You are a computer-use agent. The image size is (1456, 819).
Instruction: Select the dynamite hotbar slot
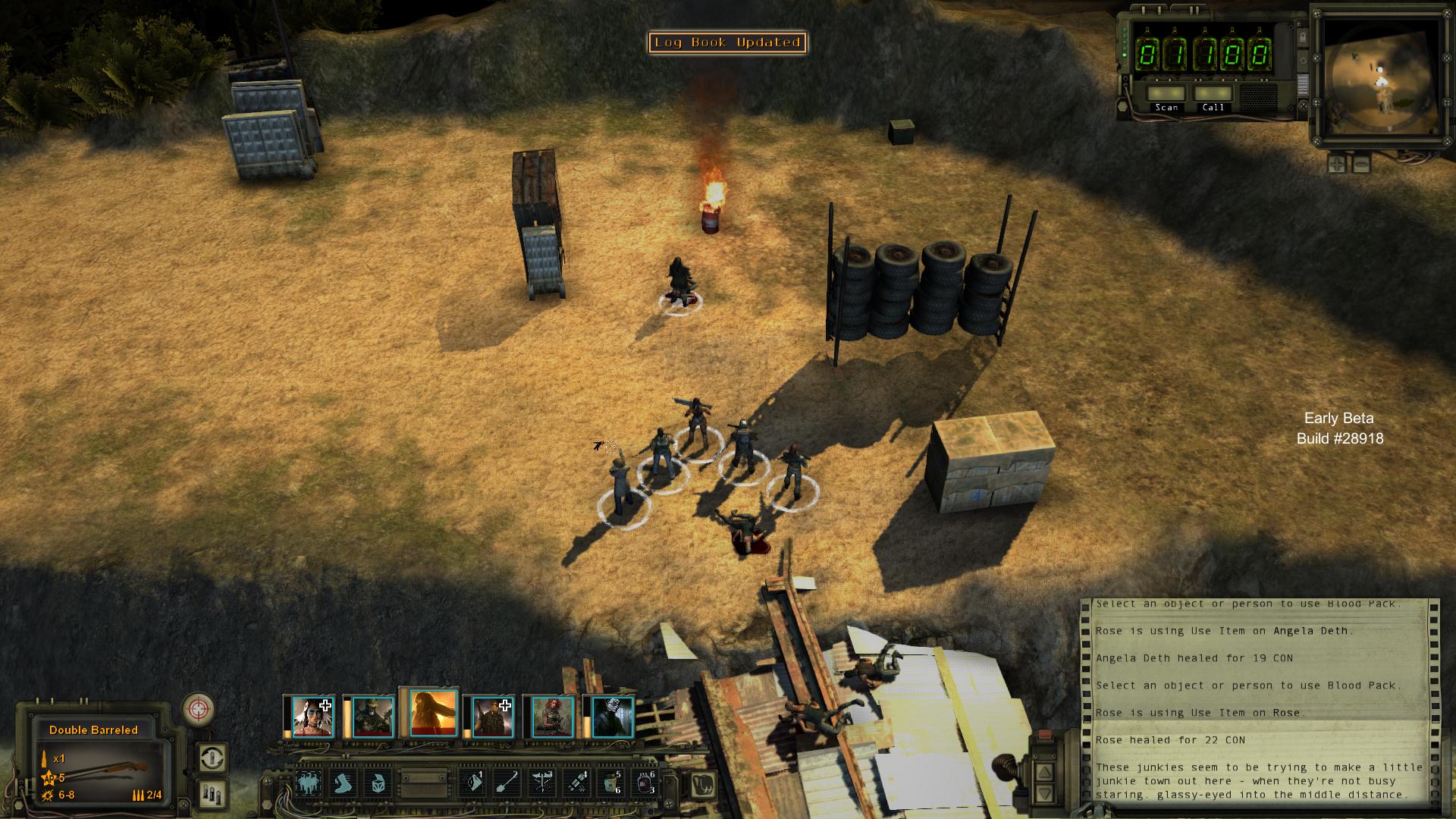point(576,783)
